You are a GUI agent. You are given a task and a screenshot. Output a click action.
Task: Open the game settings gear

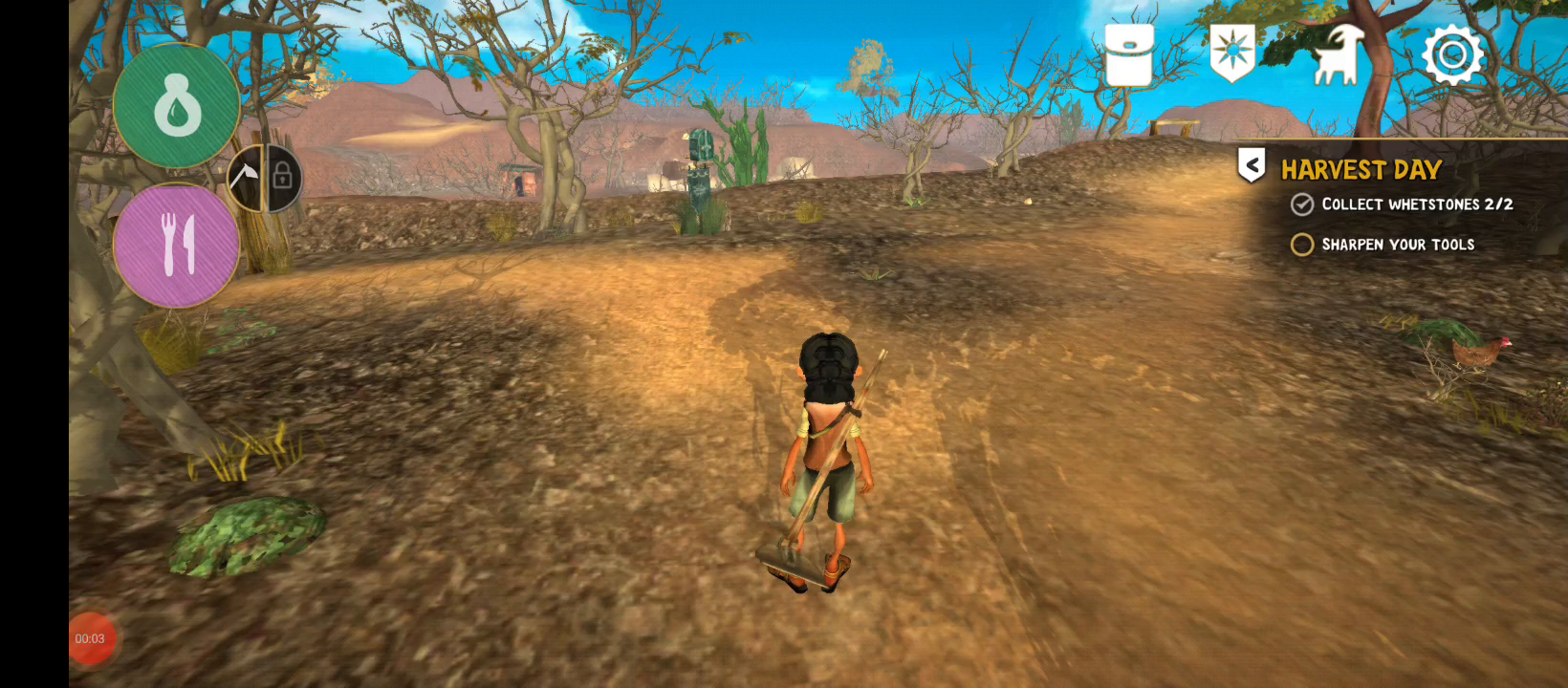[x=1451, y=54]
